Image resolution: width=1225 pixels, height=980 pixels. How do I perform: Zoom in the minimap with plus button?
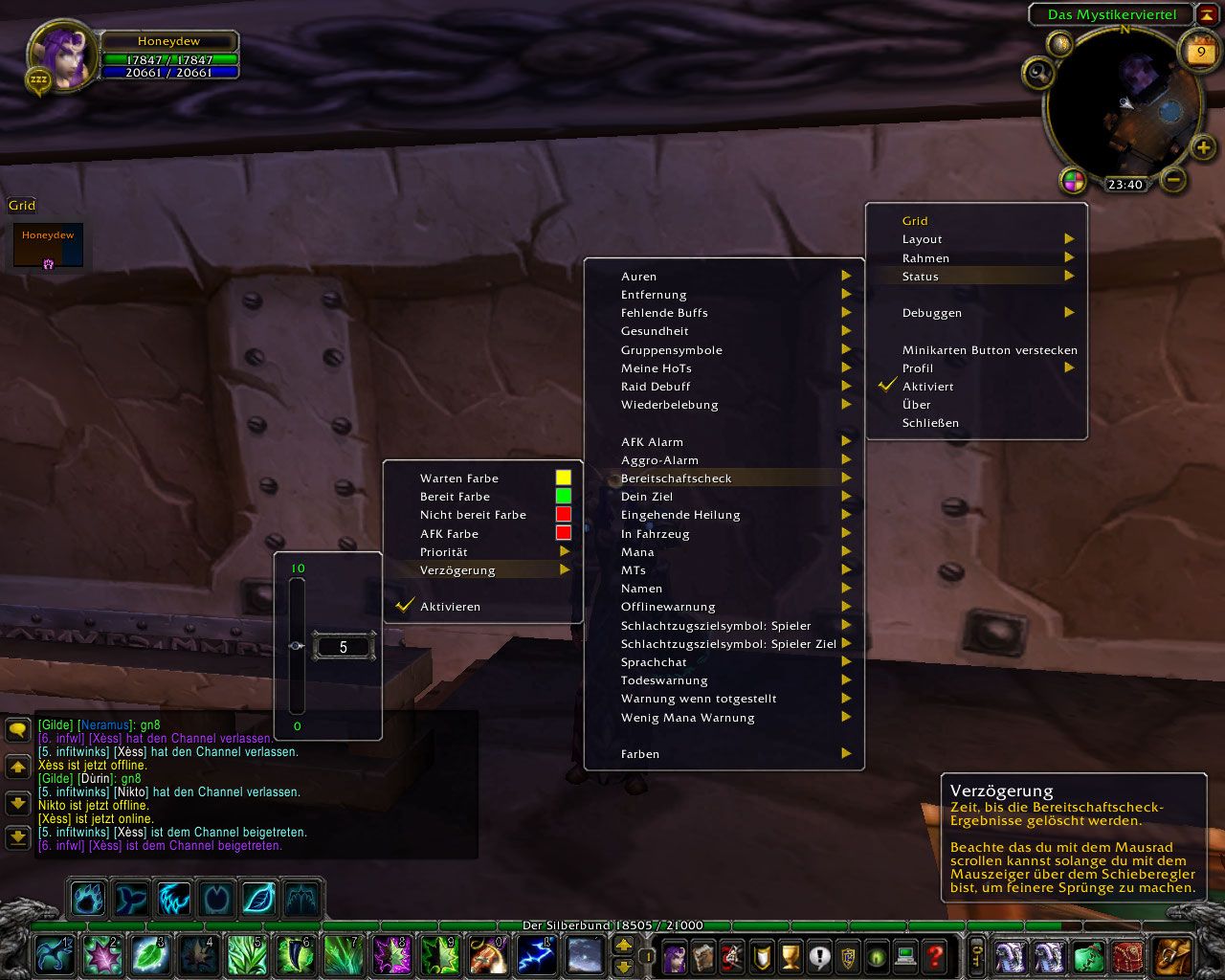pyautogui.click(x=1203, y=147)
